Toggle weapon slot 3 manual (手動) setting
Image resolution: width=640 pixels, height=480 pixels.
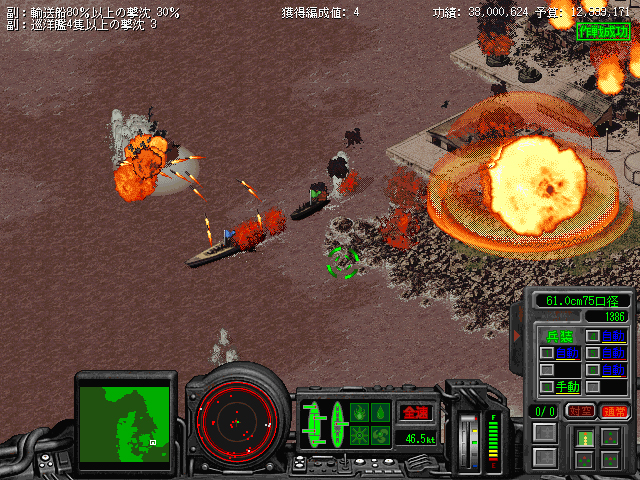(x=568, y=386)
